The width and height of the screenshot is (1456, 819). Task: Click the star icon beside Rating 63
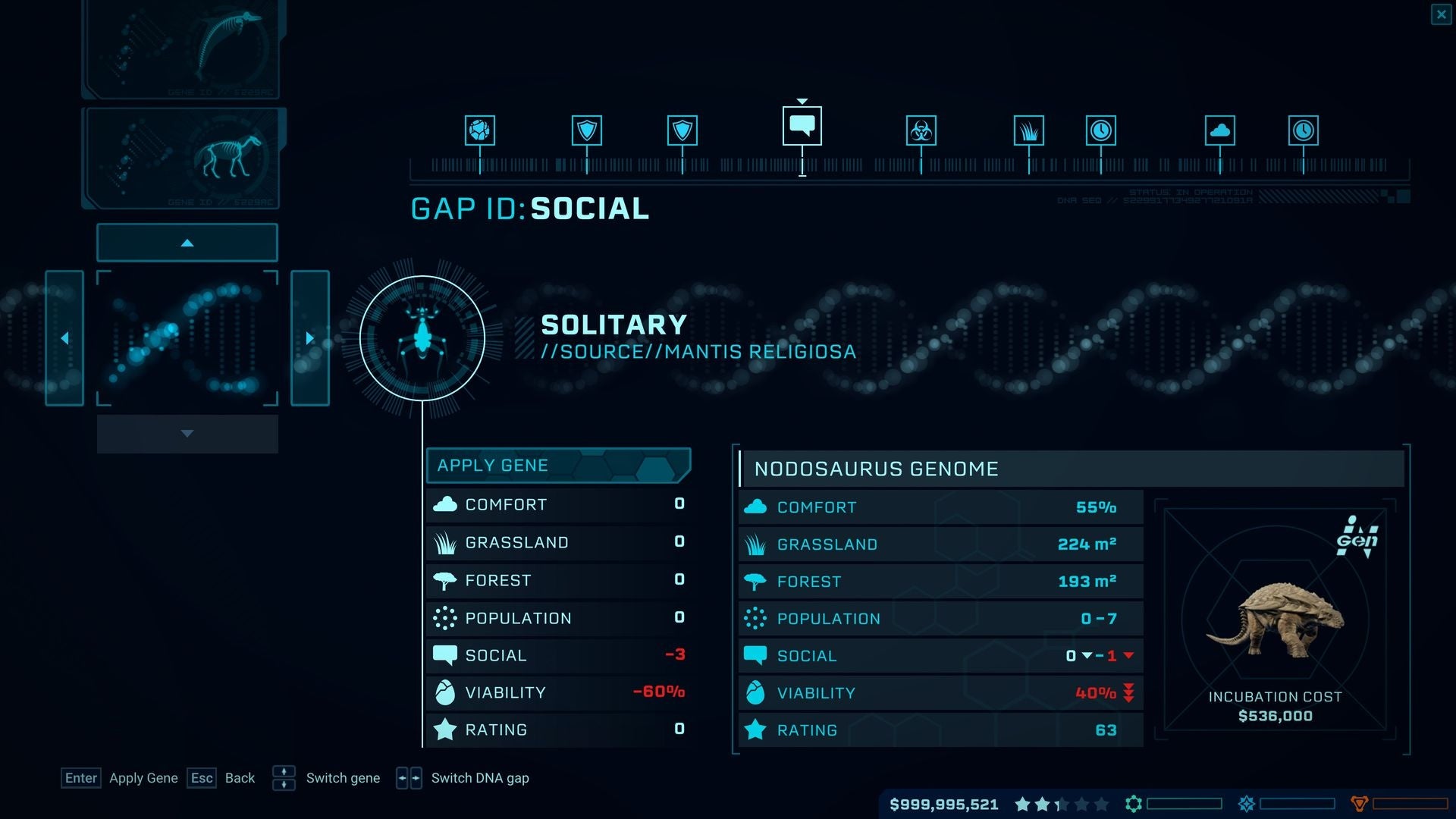[755, 730]
